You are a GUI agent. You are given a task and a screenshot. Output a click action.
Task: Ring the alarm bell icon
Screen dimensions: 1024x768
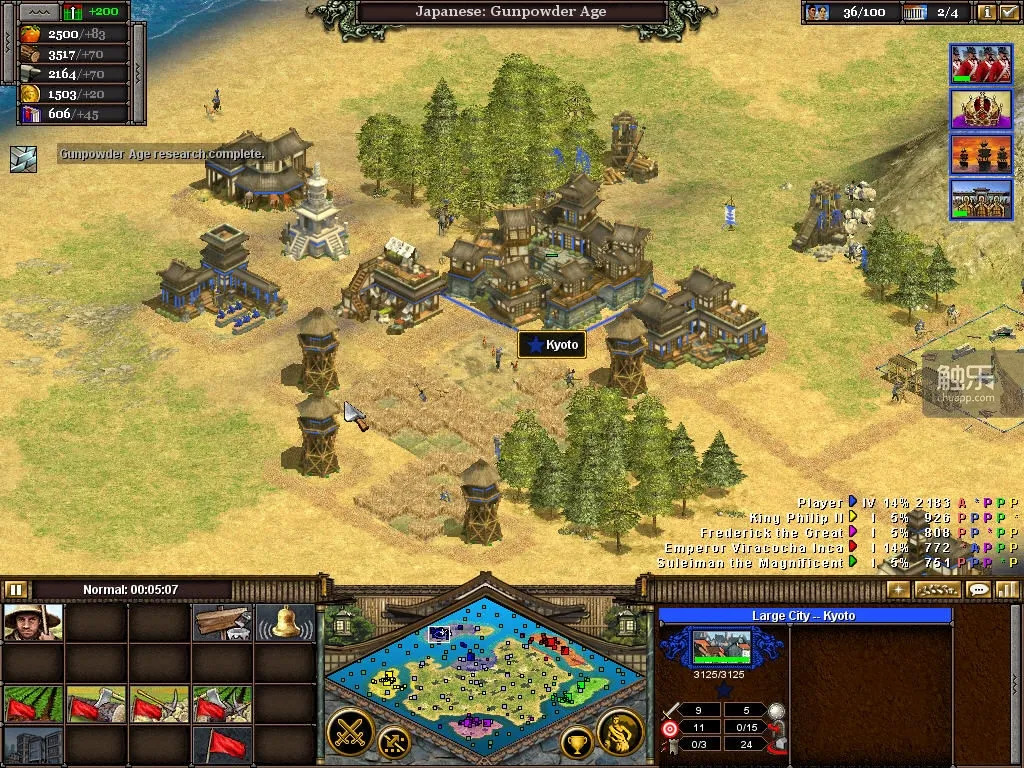284,622
